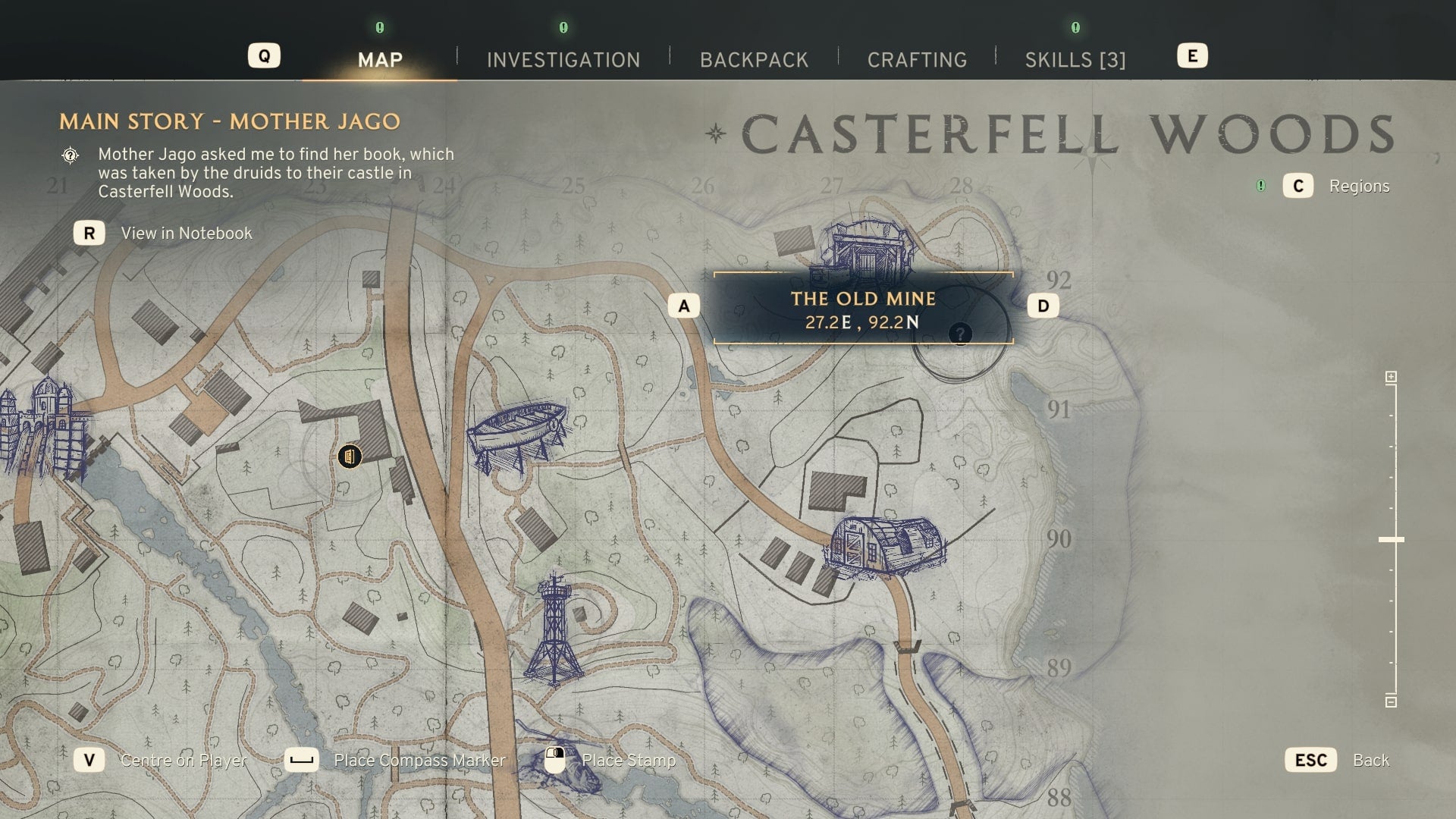Open the Backpack tab
Image resolution: width=1456 pixels, height=819 pixels.
click(754, 60)
